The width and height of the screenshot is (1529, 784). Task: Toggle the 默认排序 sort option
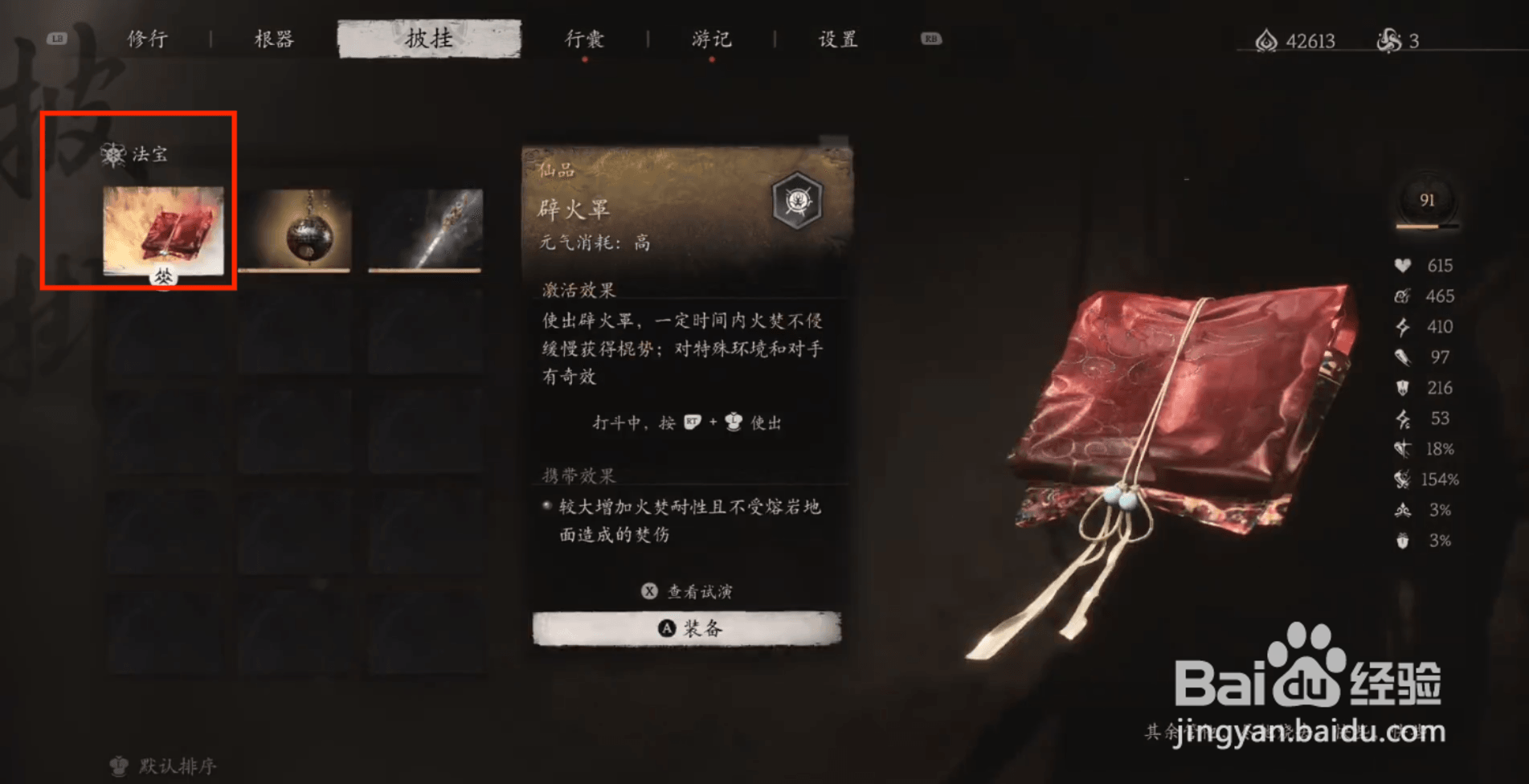[161, 765]
